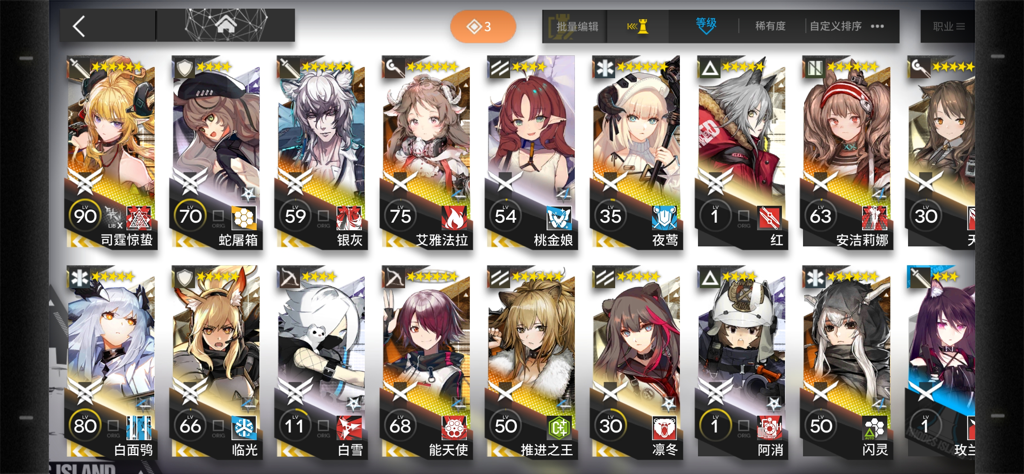Open the 能天使 operator card
The height and width of the screenshot is (474, 1024).
pyautogui.click(x=425, y=360)
